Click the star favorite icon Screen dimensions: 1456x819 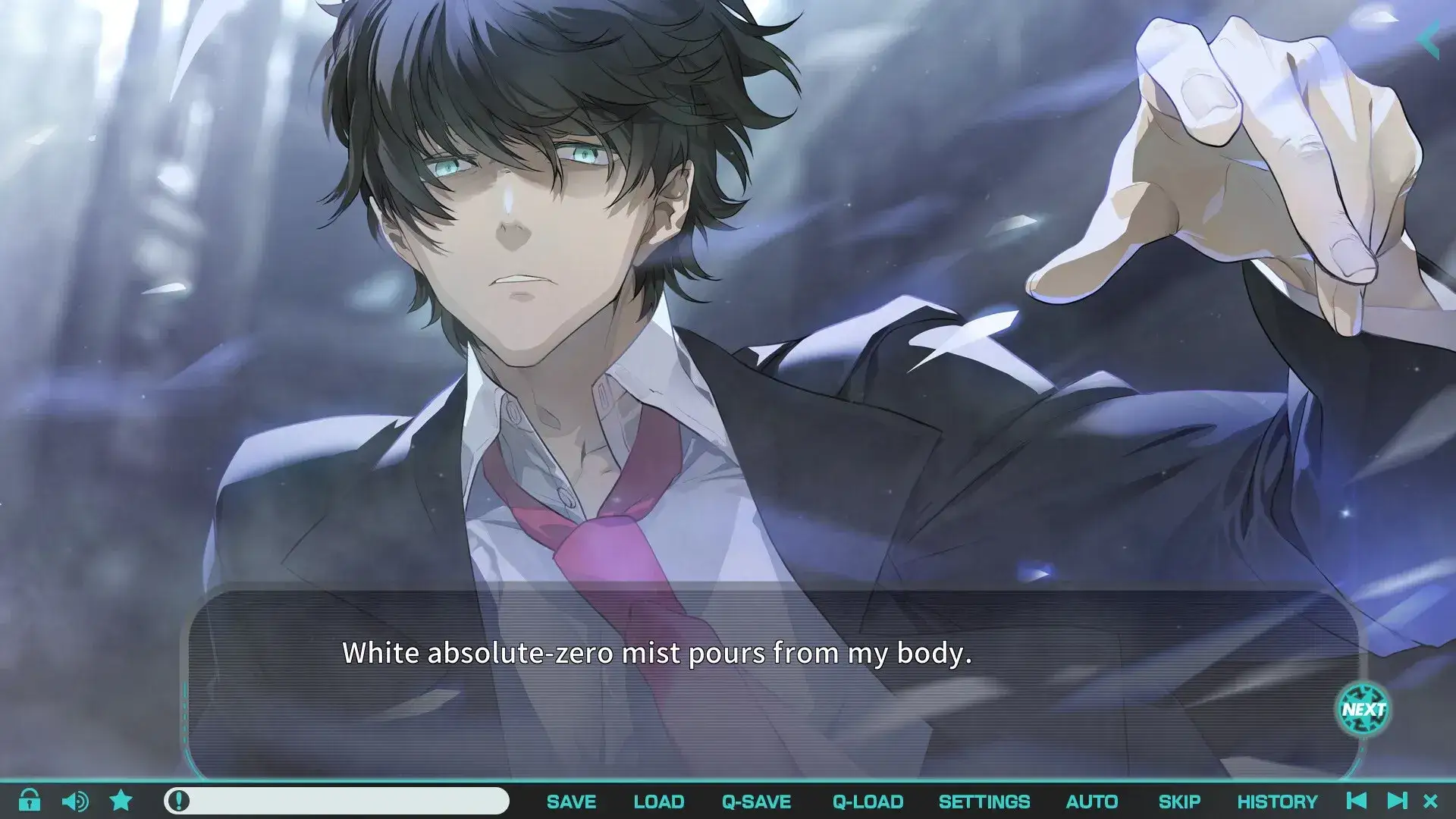point(121,801)
